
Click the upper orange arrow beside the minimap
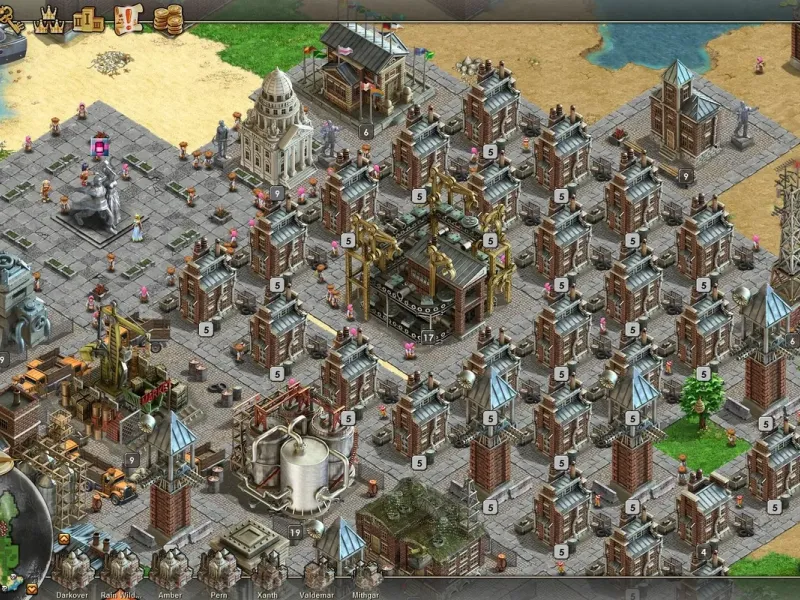63,539
